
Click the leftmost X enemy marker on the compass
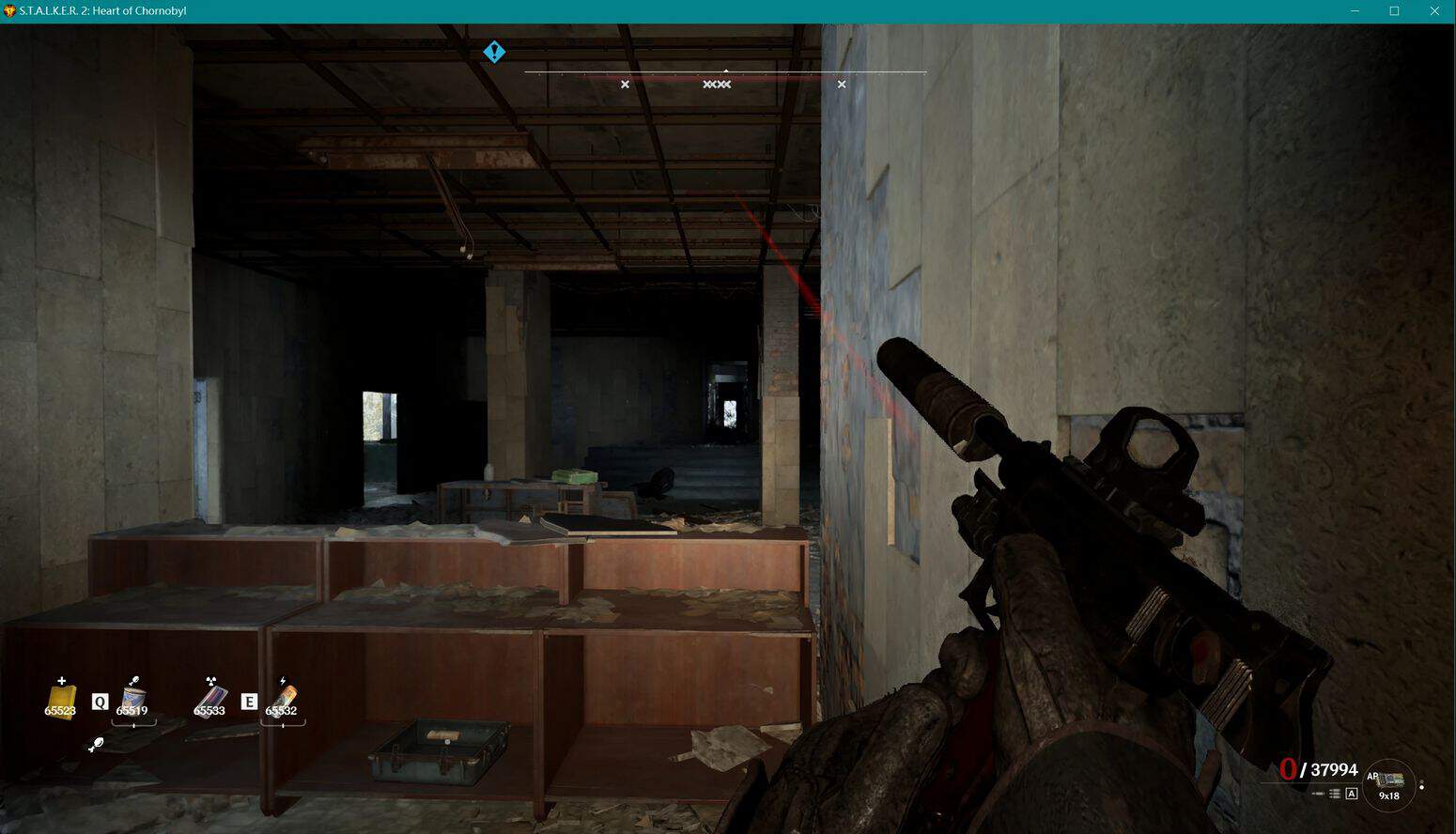(625, 84)
